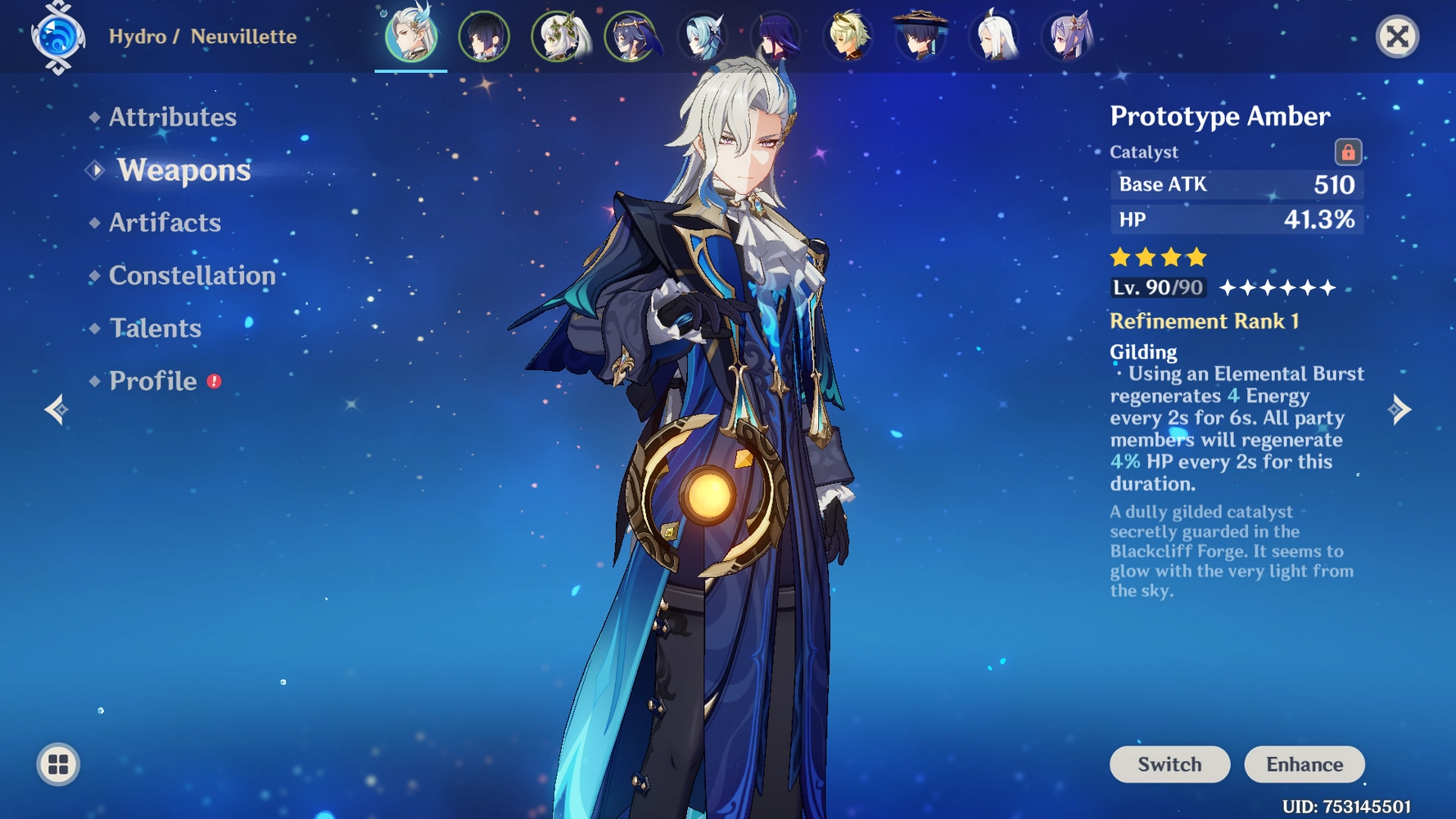Image resolution: width=1456 pixels, height=819 pixels.
Task: Enhance the Prototype Amber weapon
Action: (x=1304, y=764)
